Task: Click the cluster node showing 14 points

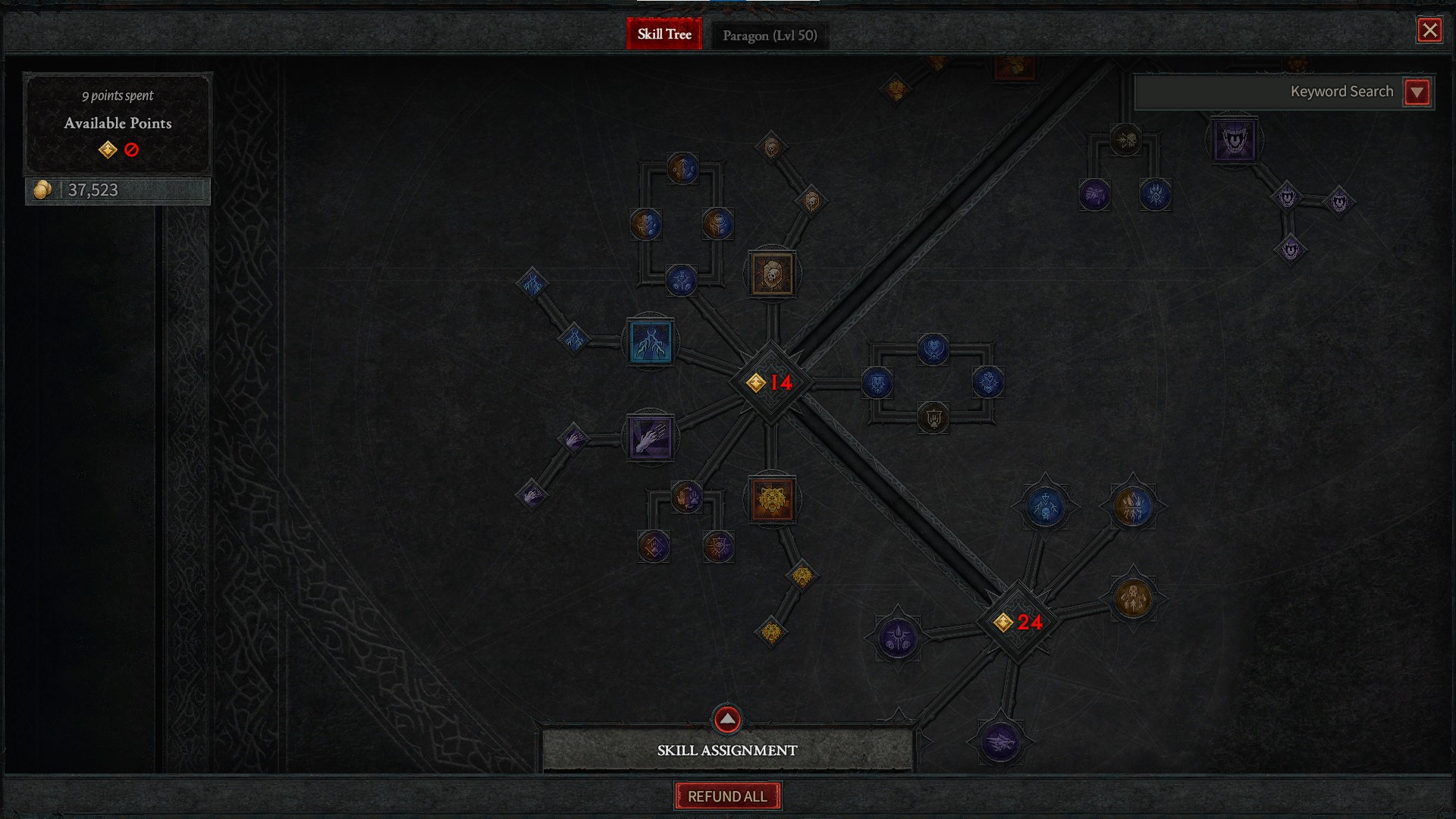Action: coord(770,382)
